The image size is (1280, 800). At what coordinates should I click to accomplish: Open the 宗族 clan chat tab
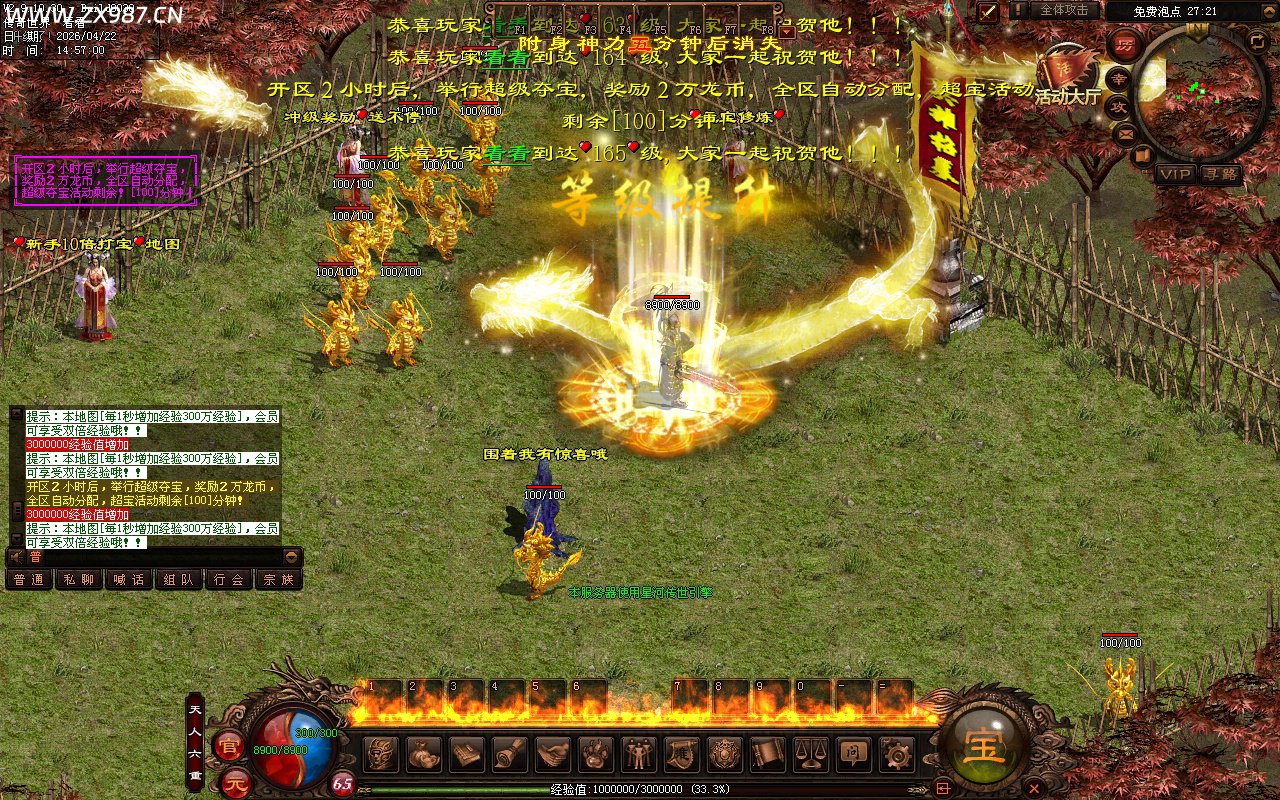coord(278,579)
